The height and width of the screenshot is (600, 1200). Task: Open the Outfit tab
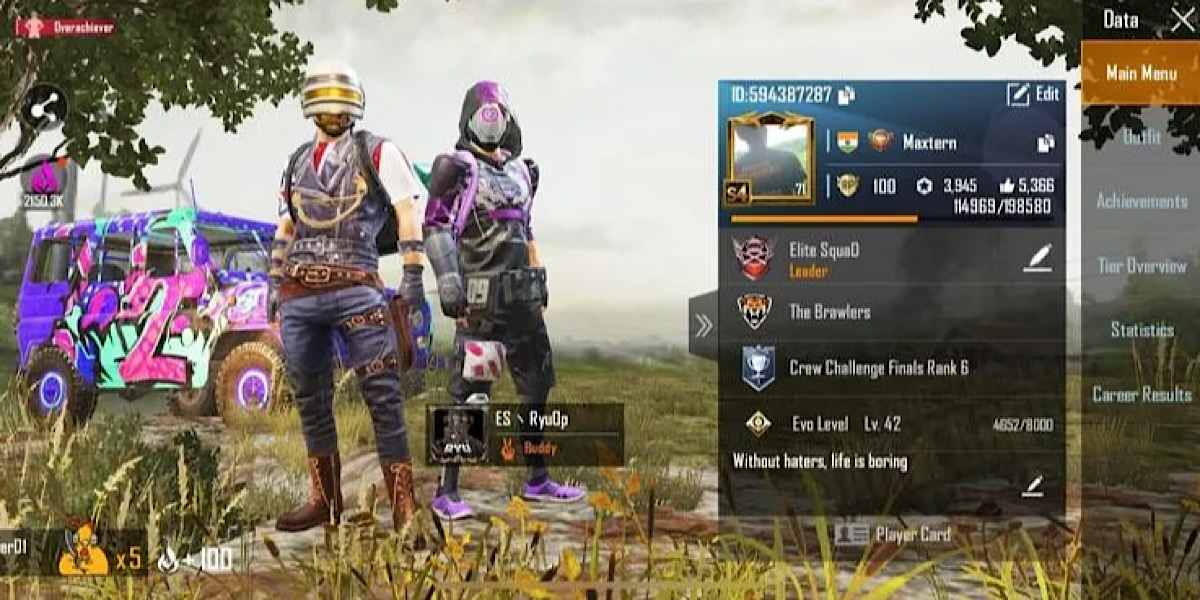pos(1140,138)
